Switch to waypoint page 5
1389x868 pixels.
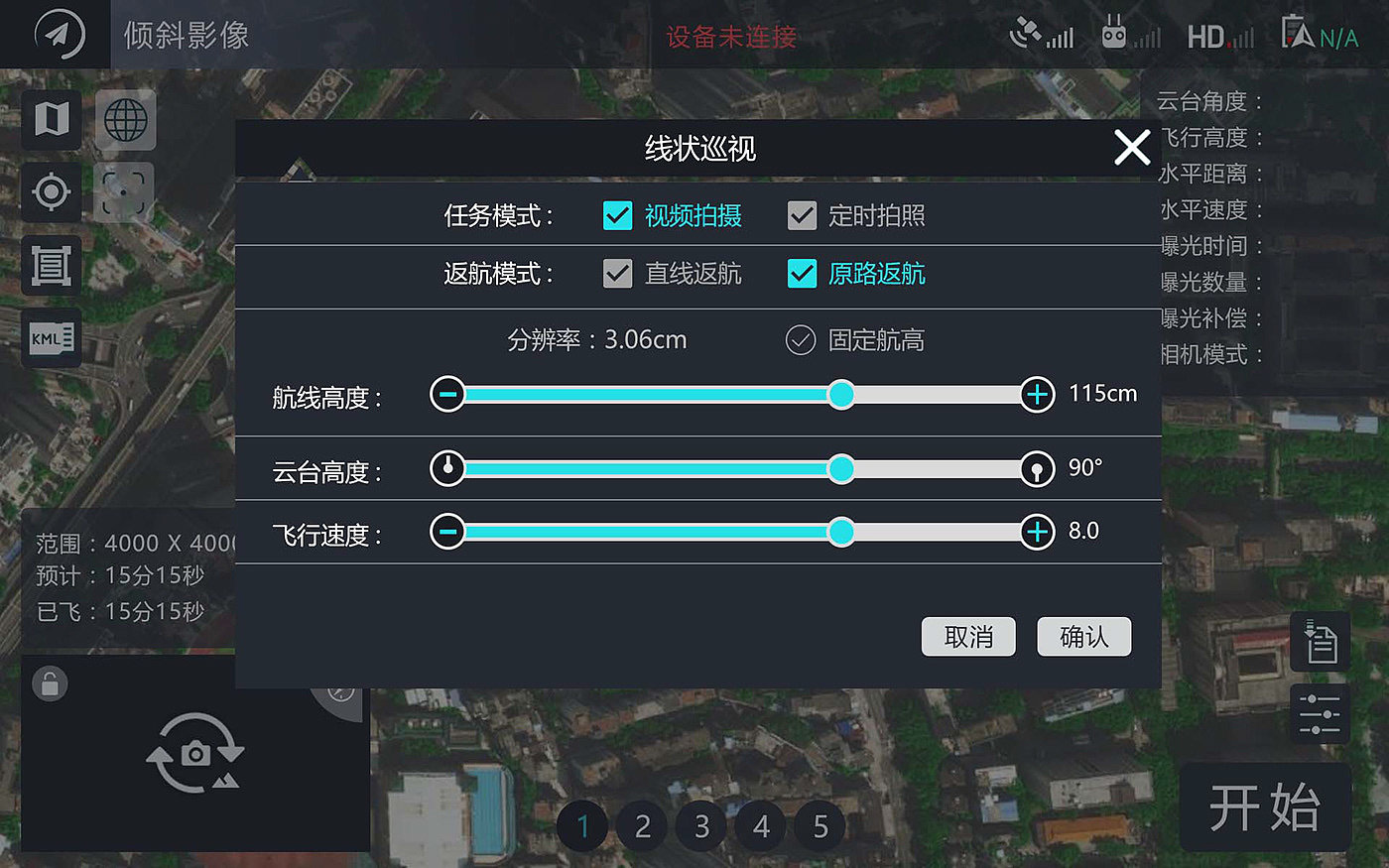[820, 825]
